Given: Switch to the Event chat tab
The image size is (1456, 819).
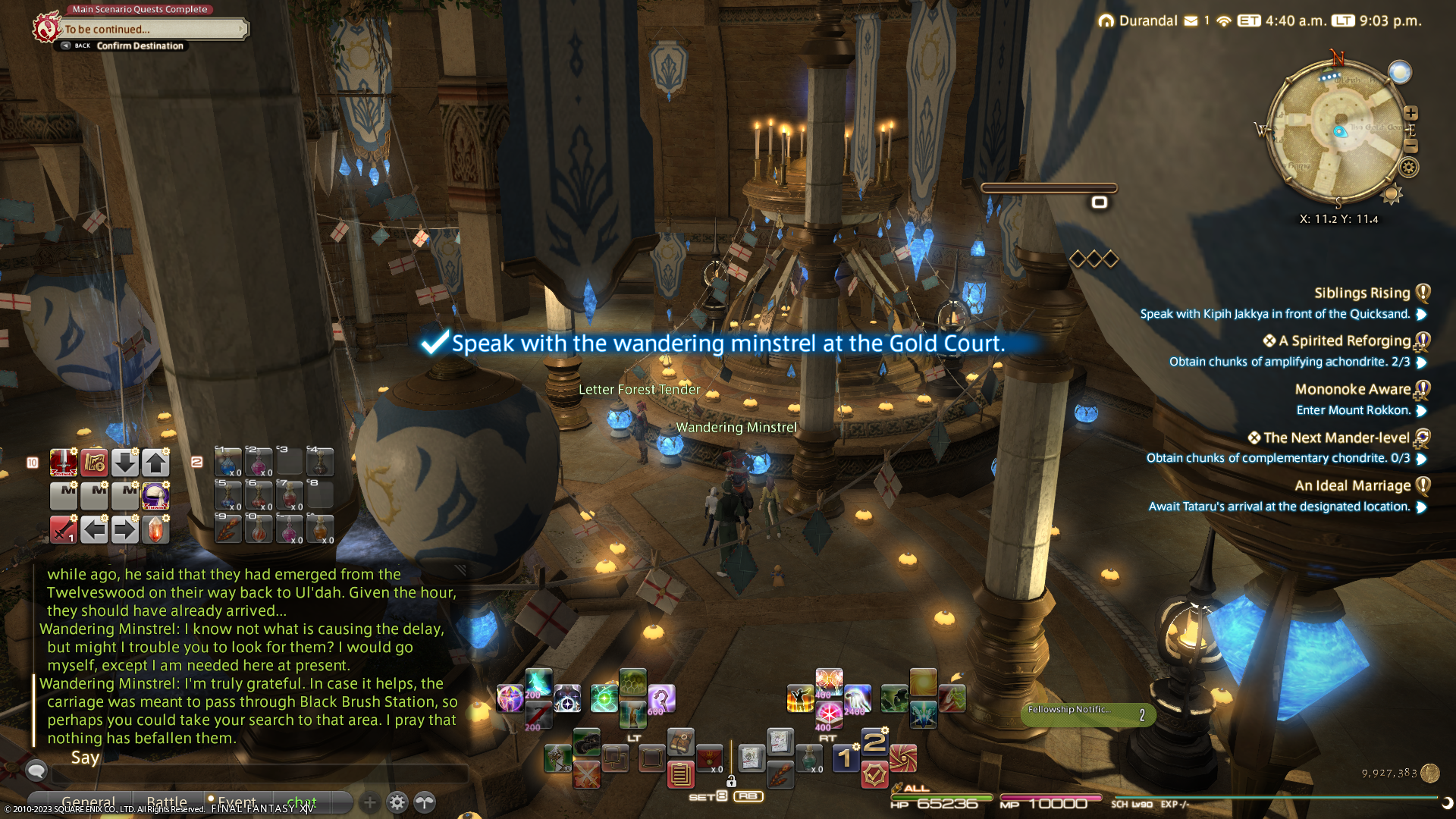Looking at the screenshot, I should click(x=236, y=802).
